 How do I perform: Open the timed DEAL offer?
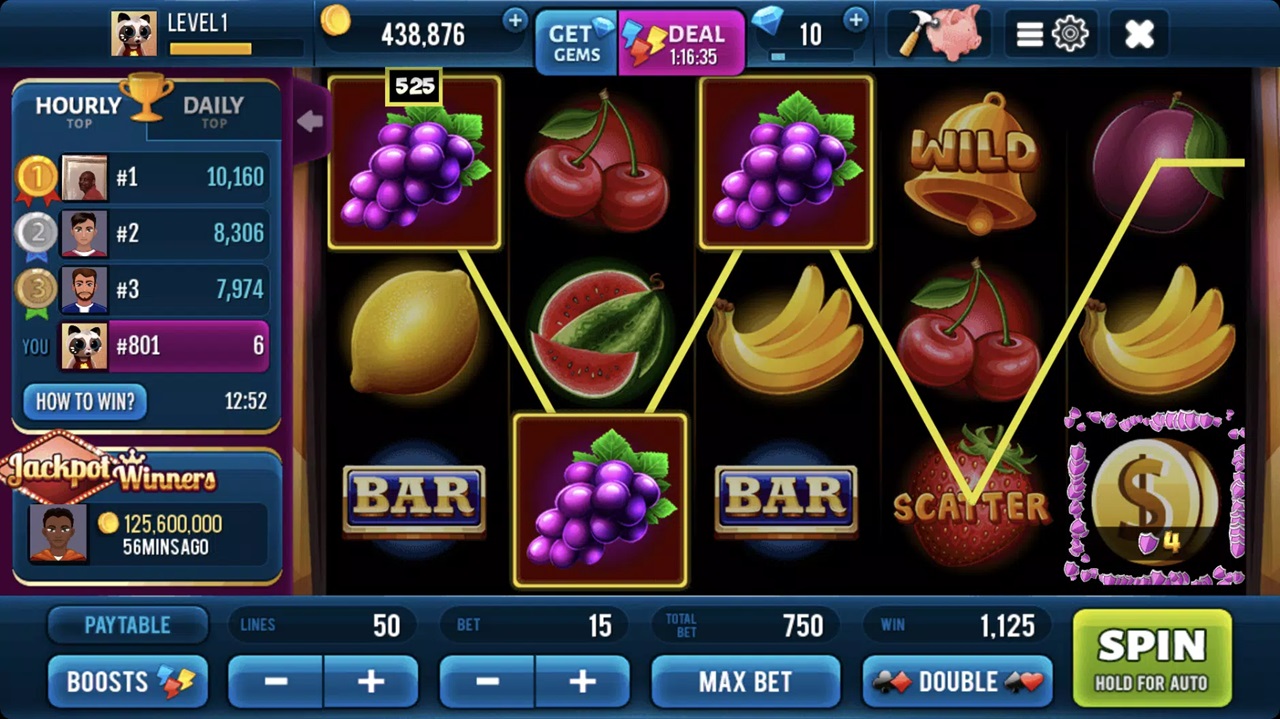pyautogui.click(x=681, y=43)
